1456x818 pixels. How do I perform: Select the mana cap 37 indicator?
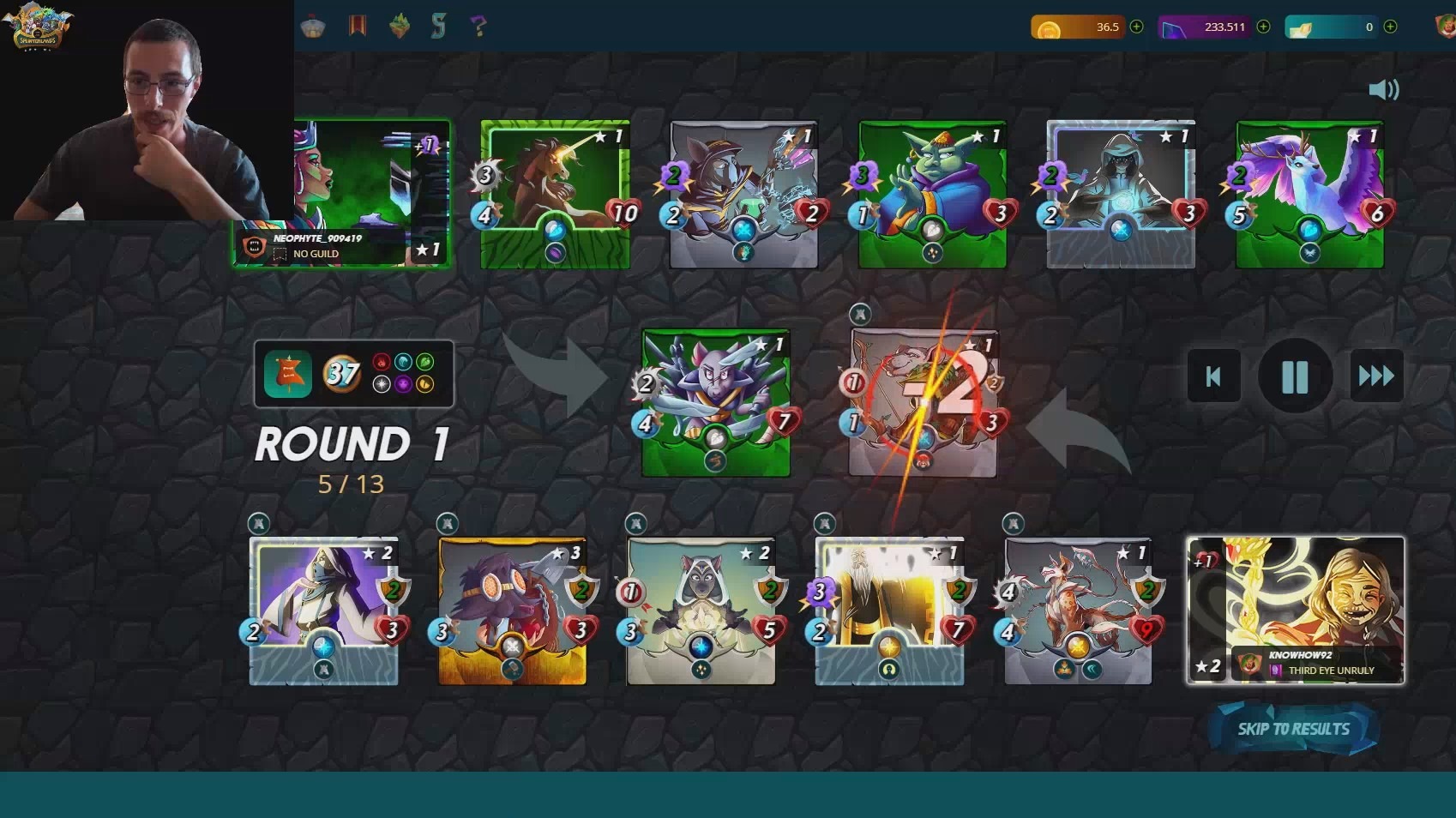pyautogui.click(x=341, y=374)
